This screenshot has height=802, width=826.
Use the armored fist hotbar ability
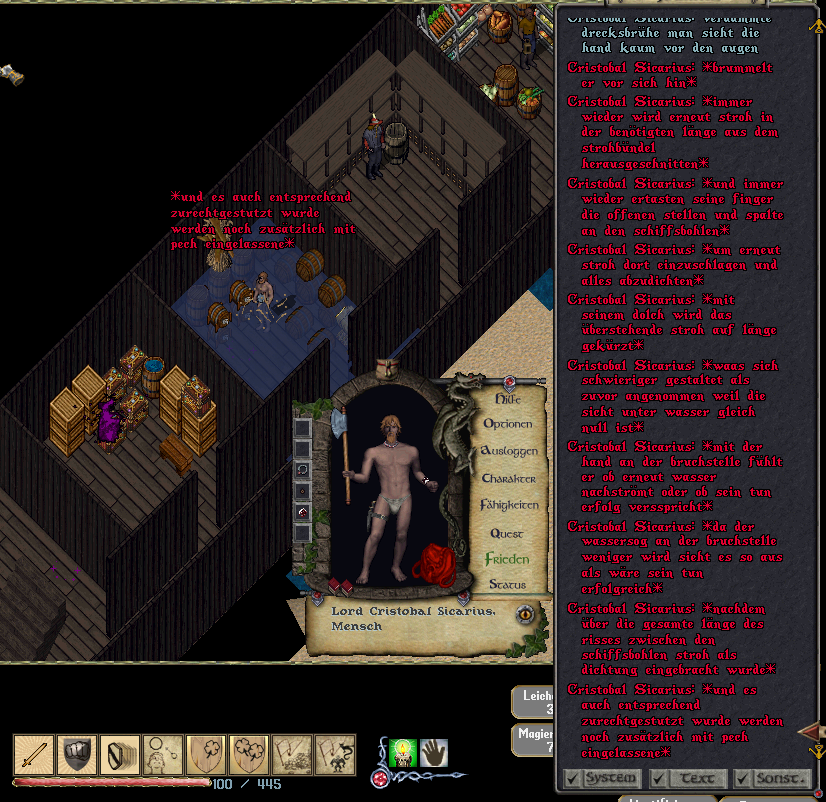click(x=77, y=754)
